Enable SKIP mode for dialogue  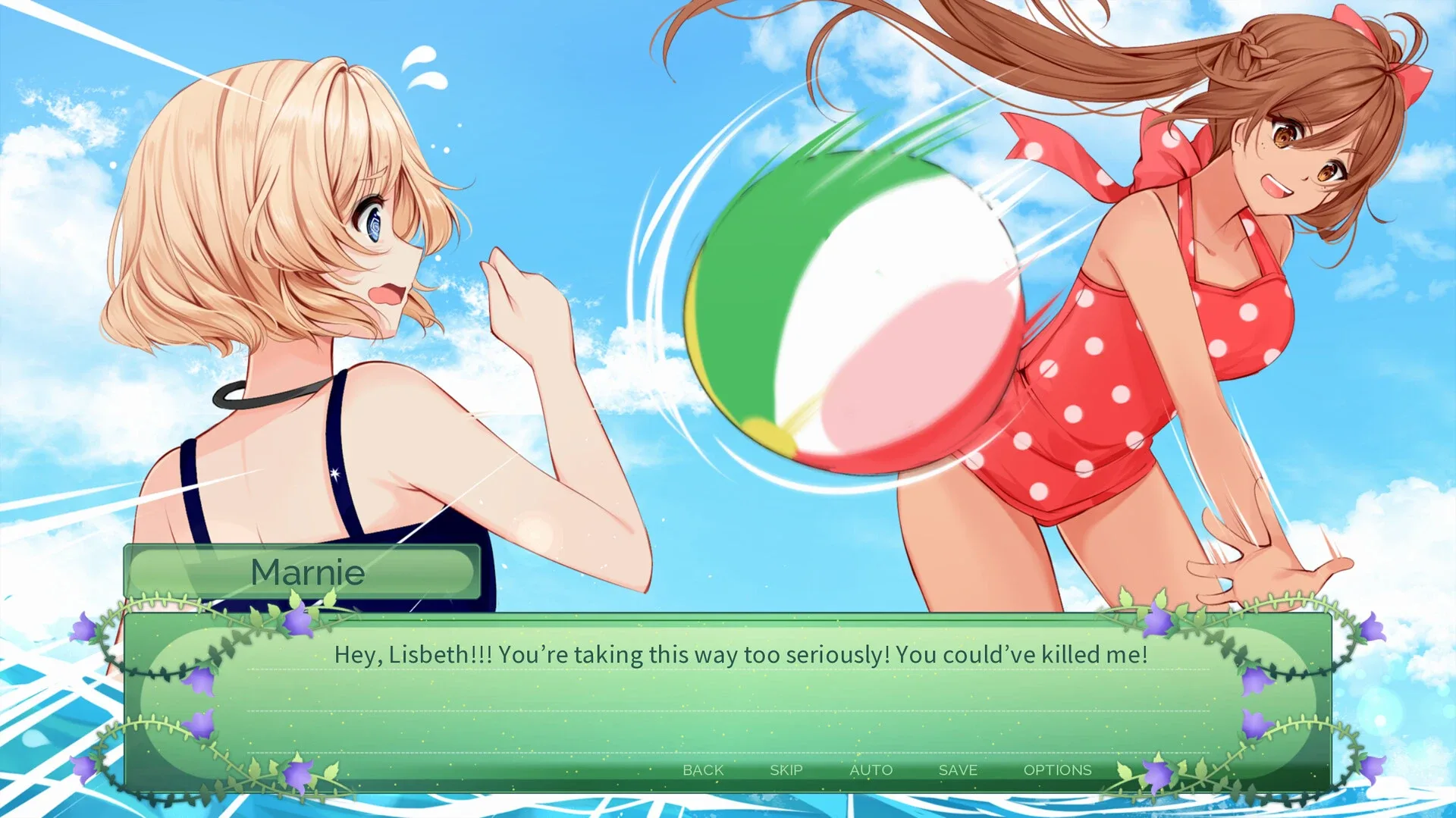click(x=786, y=769)
